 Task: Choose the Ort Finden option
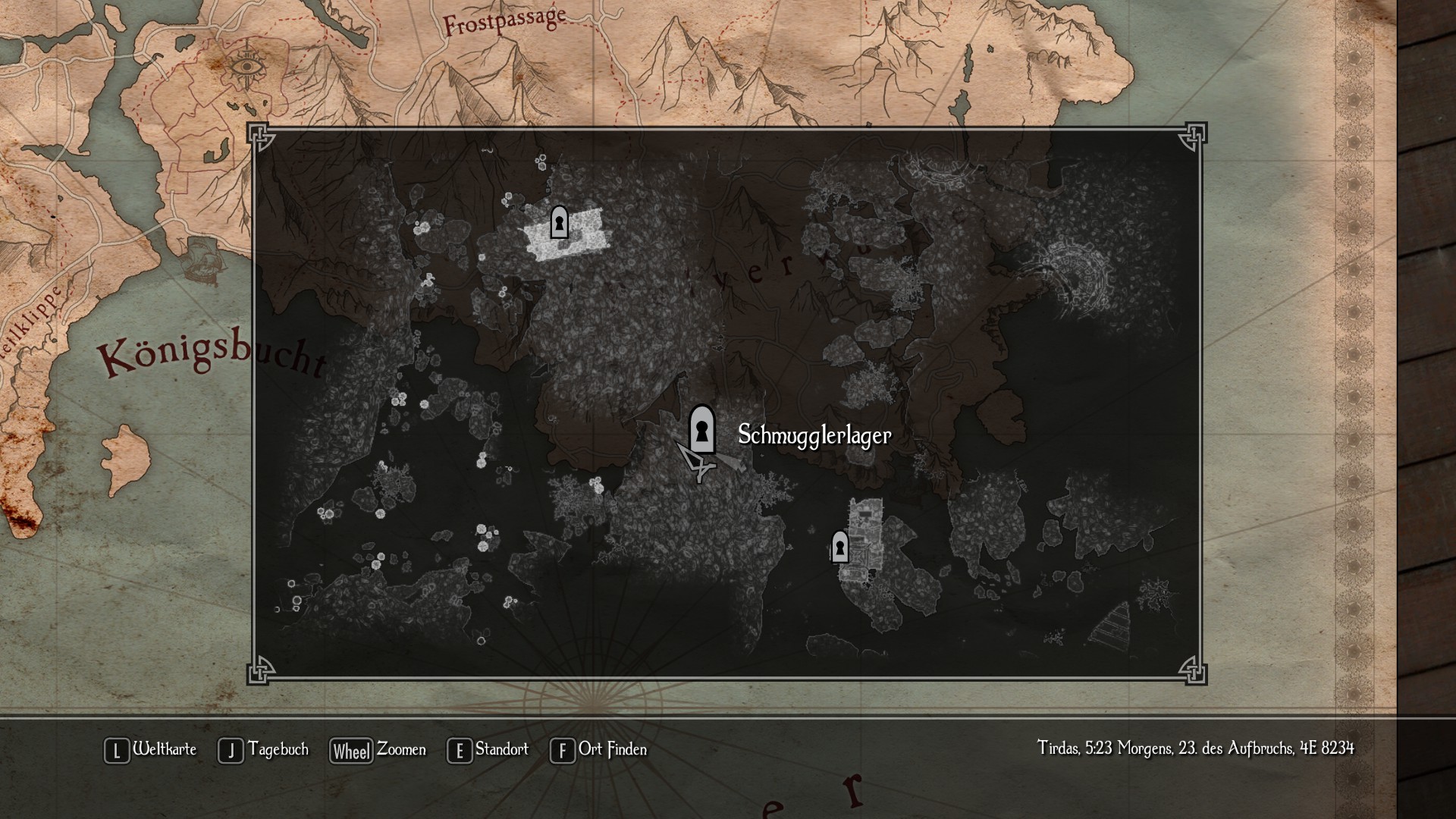(598, 750)
